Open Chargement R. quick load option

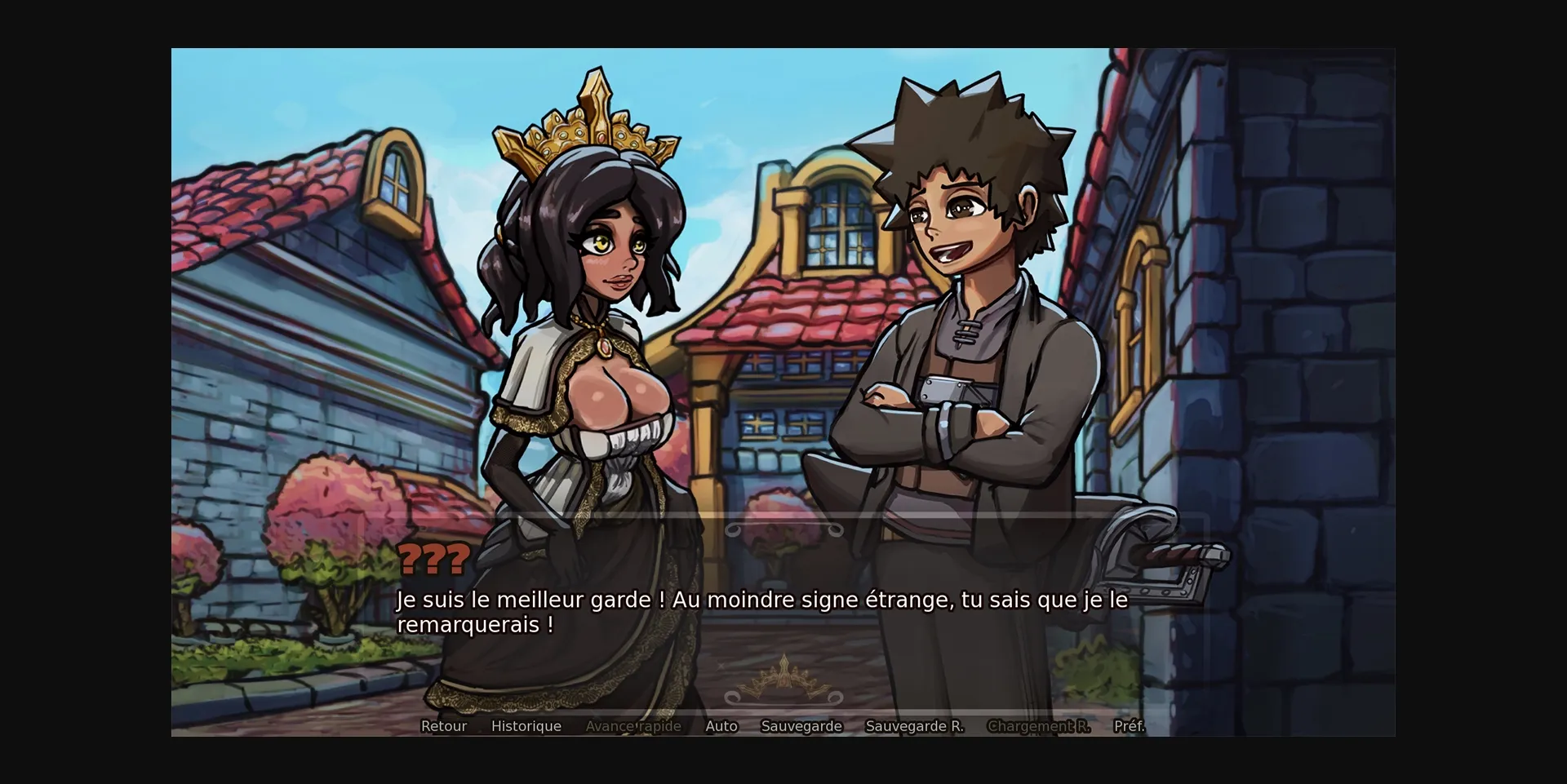click(1038, 726)
